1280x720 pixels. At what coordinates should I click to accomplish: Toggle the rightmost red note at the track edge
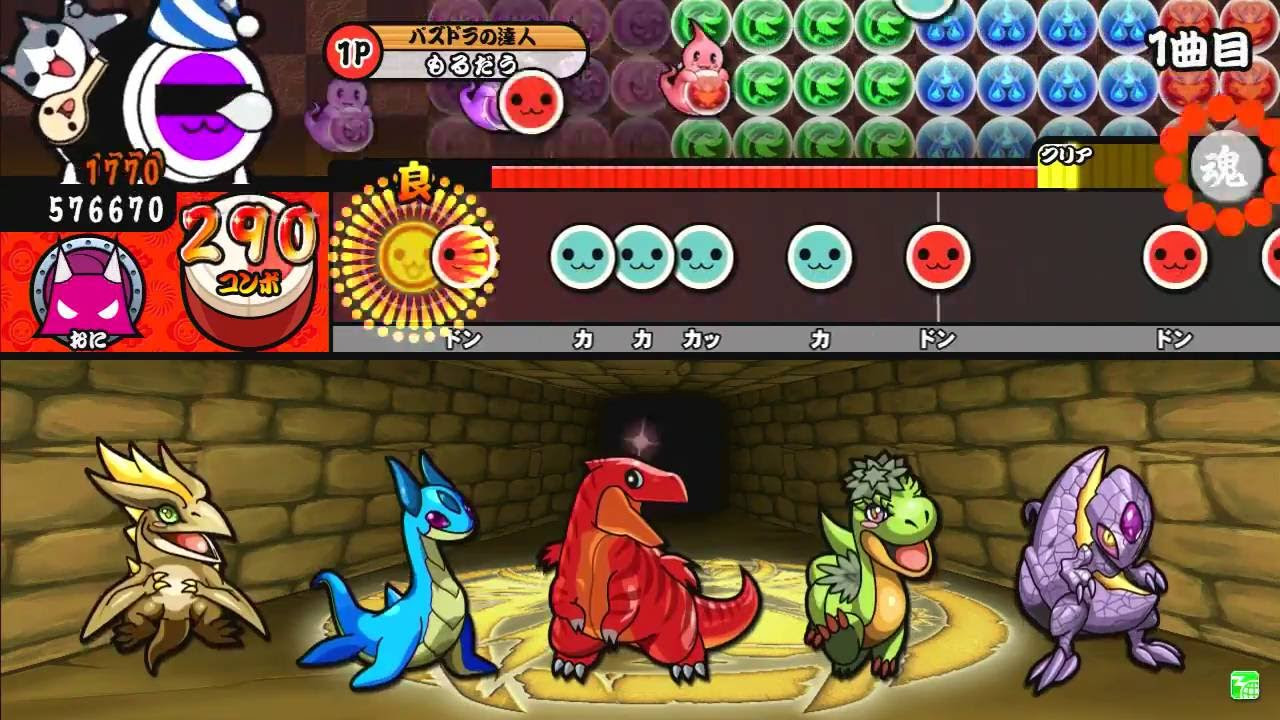coord(1272,255)
